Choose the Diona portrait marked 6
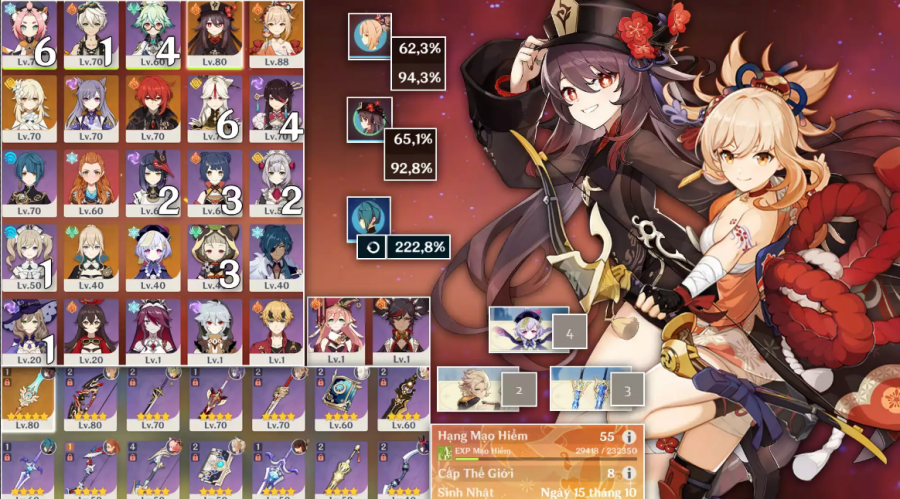Screen dimensions: 900x499 click(x=31, y=33)
